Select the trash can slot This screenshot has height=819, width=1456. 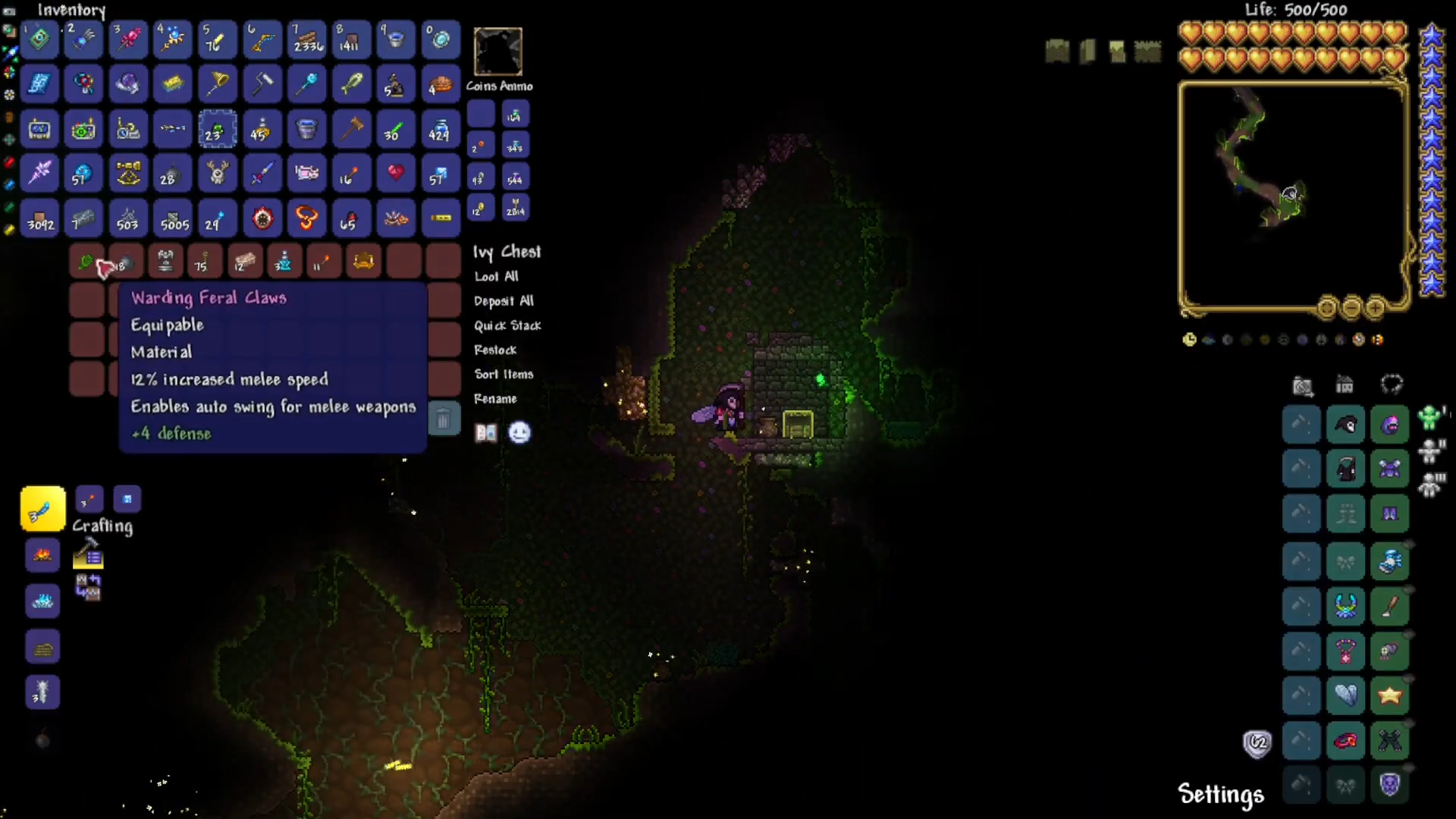pyautogui.click(x=444, y=419)
